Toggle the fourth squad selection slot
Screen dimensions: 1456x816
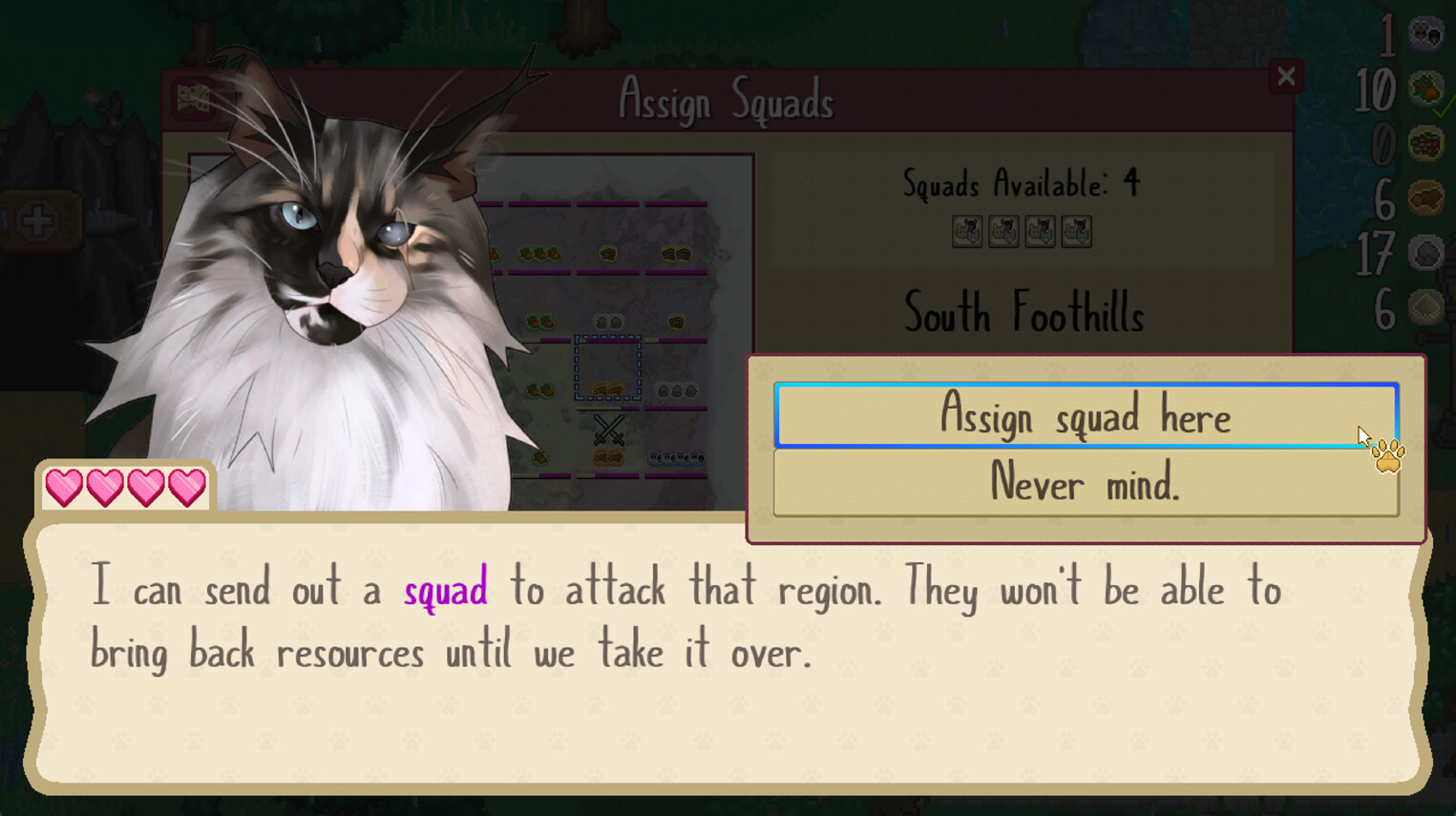pos(1077,231)
